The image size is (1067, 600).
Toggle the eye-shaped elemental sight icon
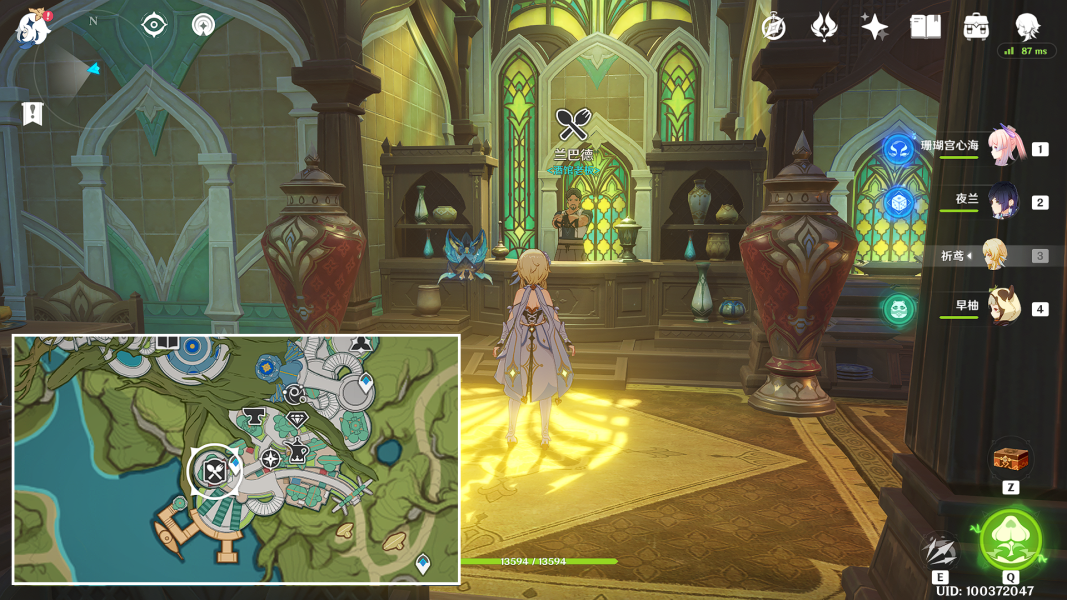coord(154,25)
